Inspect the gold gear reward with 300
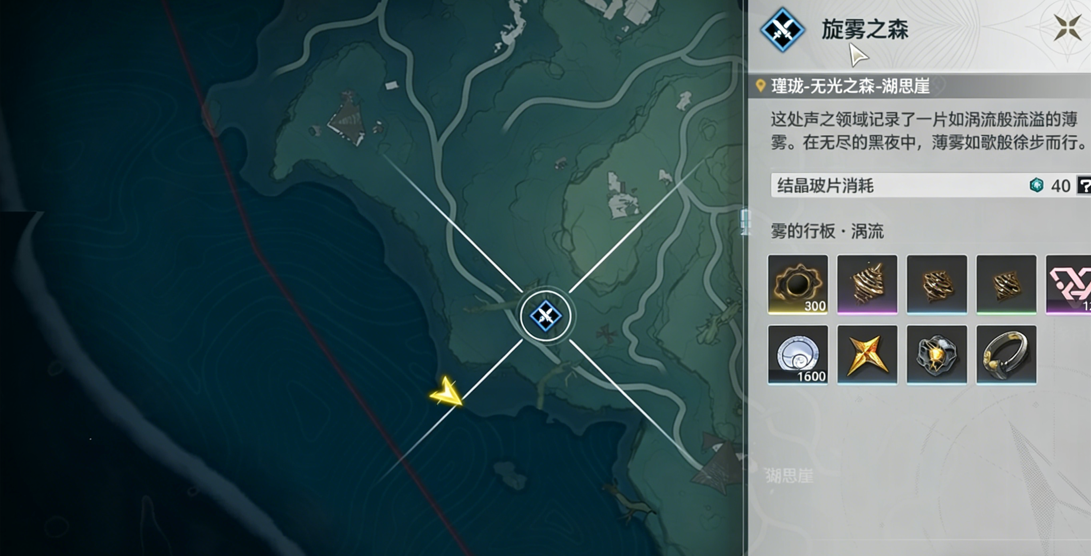 click(x=798, y=284)
